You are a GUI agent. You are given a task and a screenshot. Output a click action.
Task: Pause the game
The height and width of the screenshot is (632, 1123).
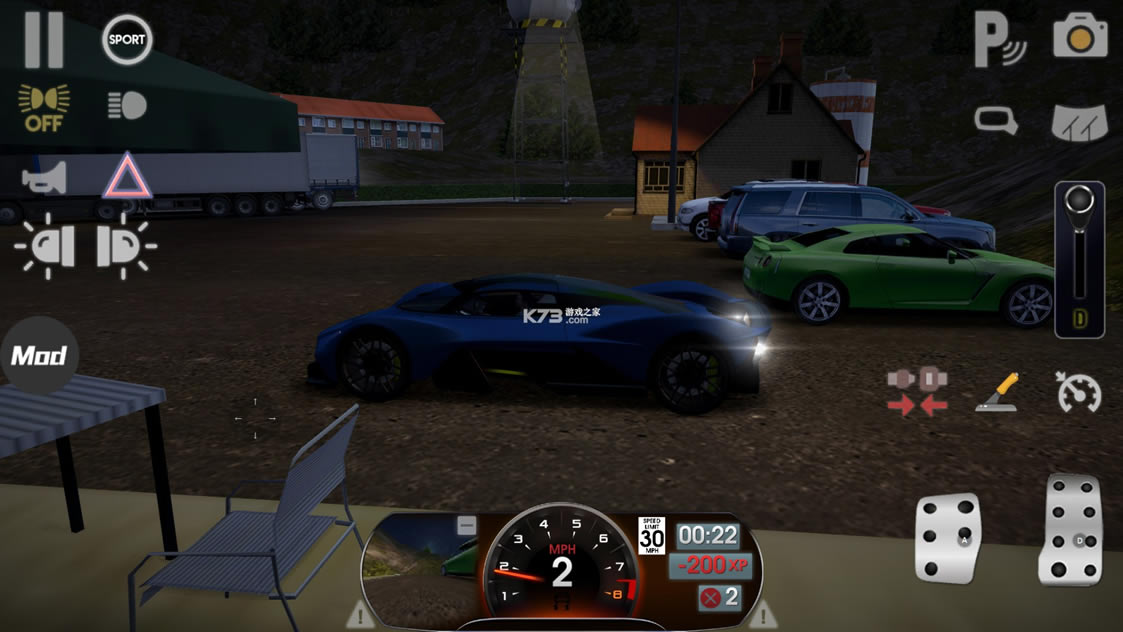pyautogui.click(x=44, y=40)
